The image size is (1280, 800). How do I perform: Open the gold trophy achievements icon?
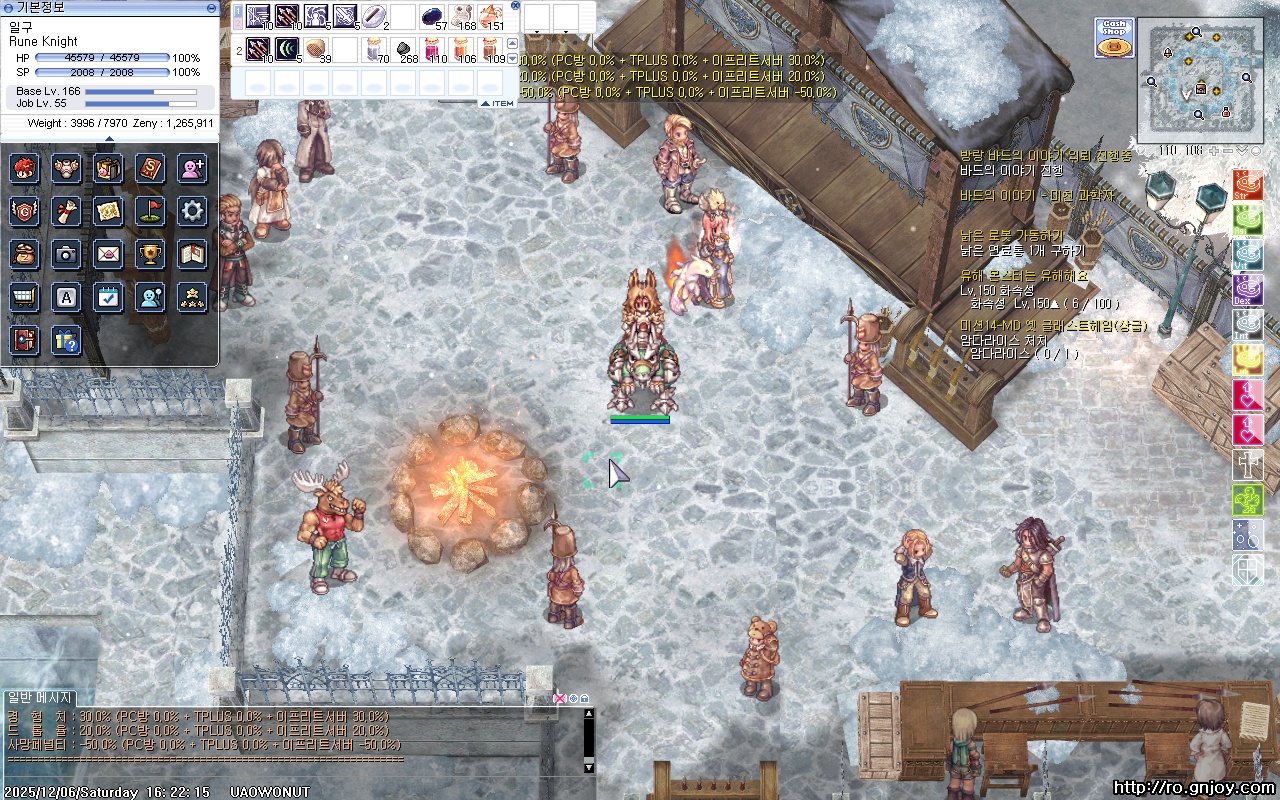[x=150, y=254]
